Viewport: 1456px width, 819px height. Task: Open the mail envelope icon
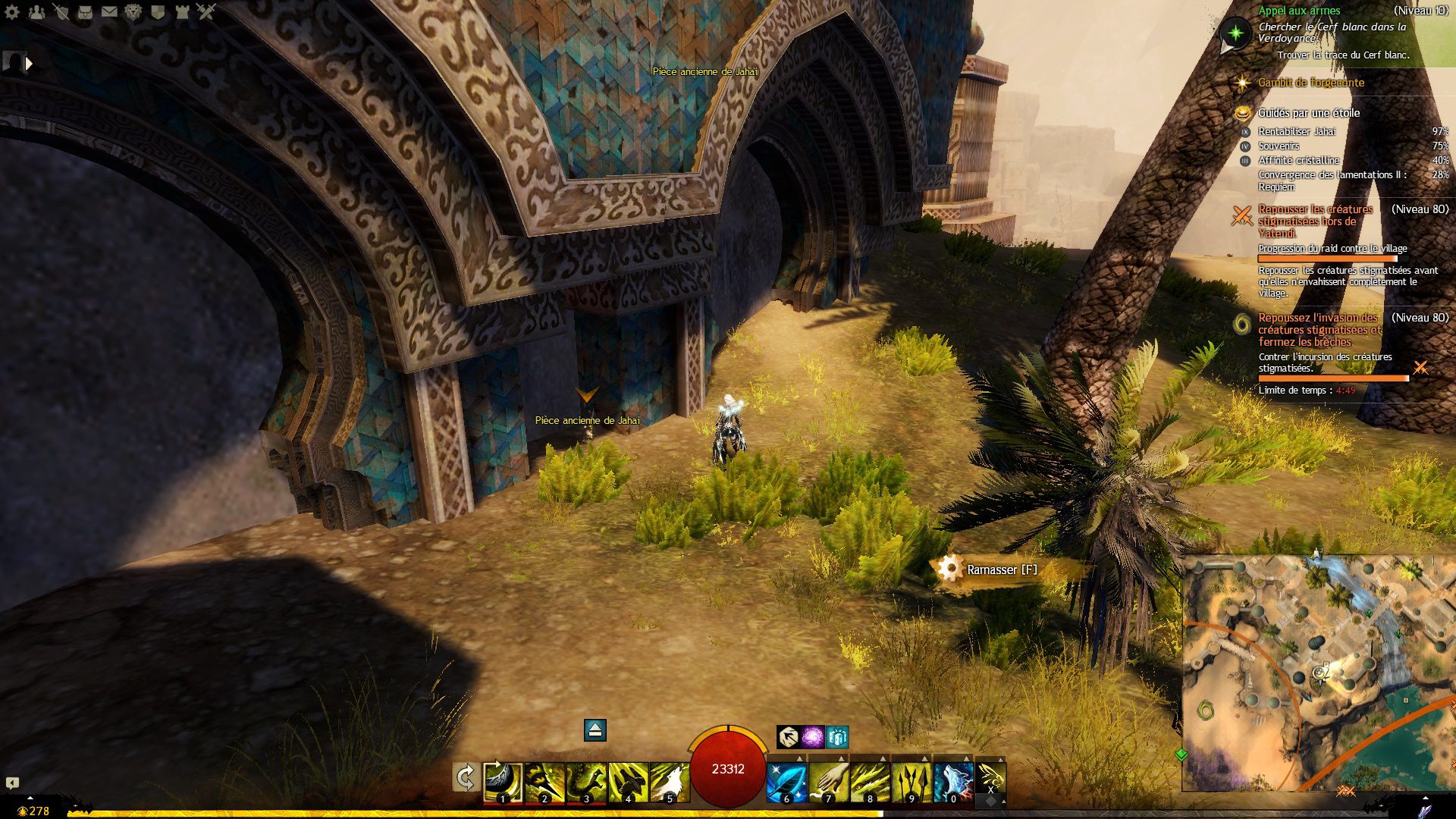click(x=109, y=11)
